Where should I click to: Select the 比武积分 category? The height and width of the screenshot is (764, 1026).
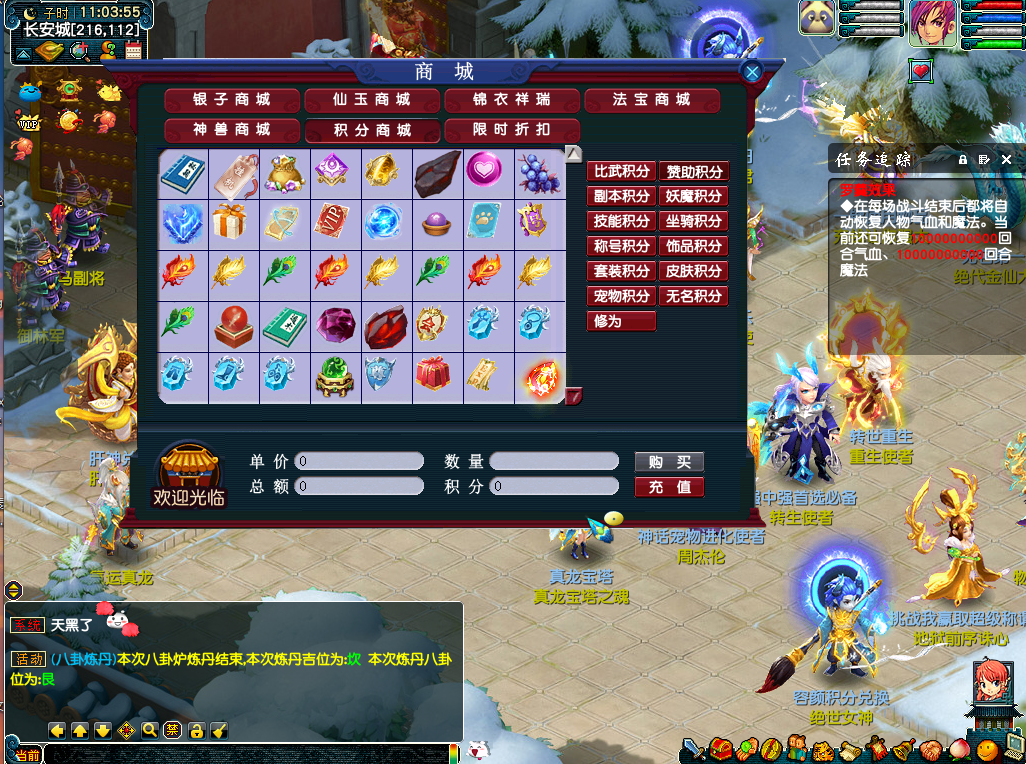tap(621, 172)
